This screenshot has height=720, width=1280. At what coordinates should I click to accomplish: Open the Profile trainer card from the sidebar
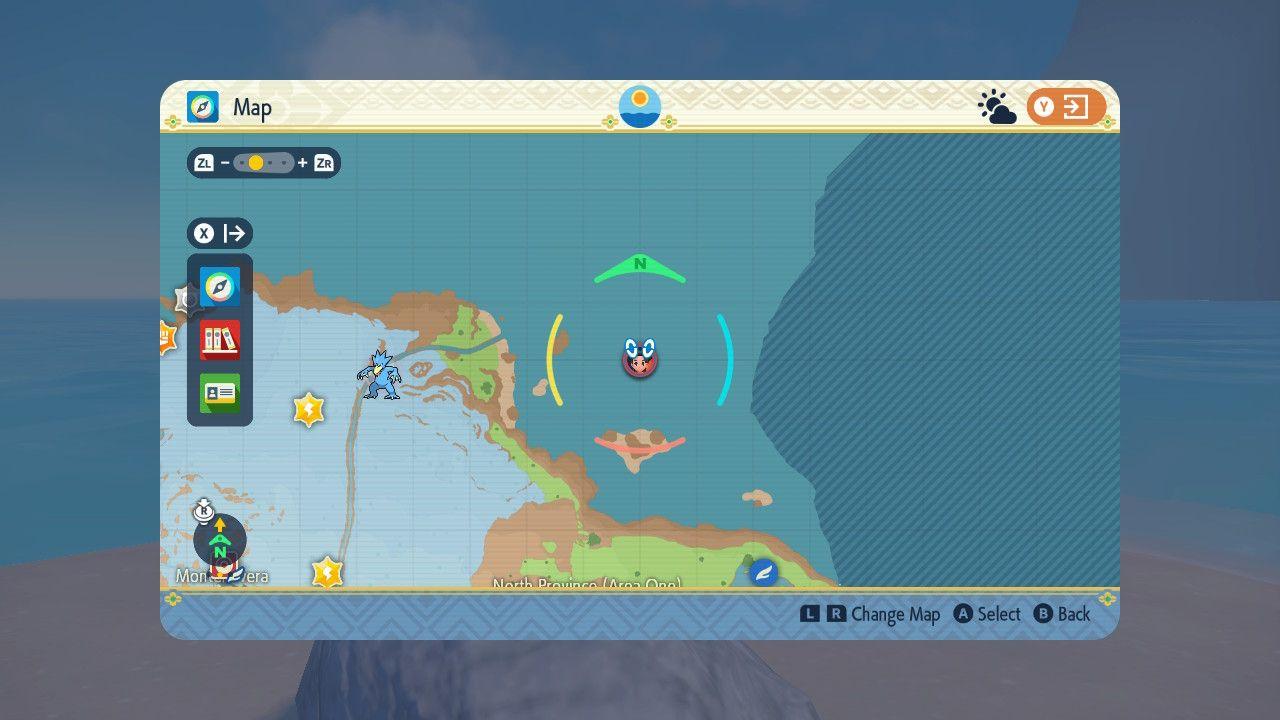(219, 392)
